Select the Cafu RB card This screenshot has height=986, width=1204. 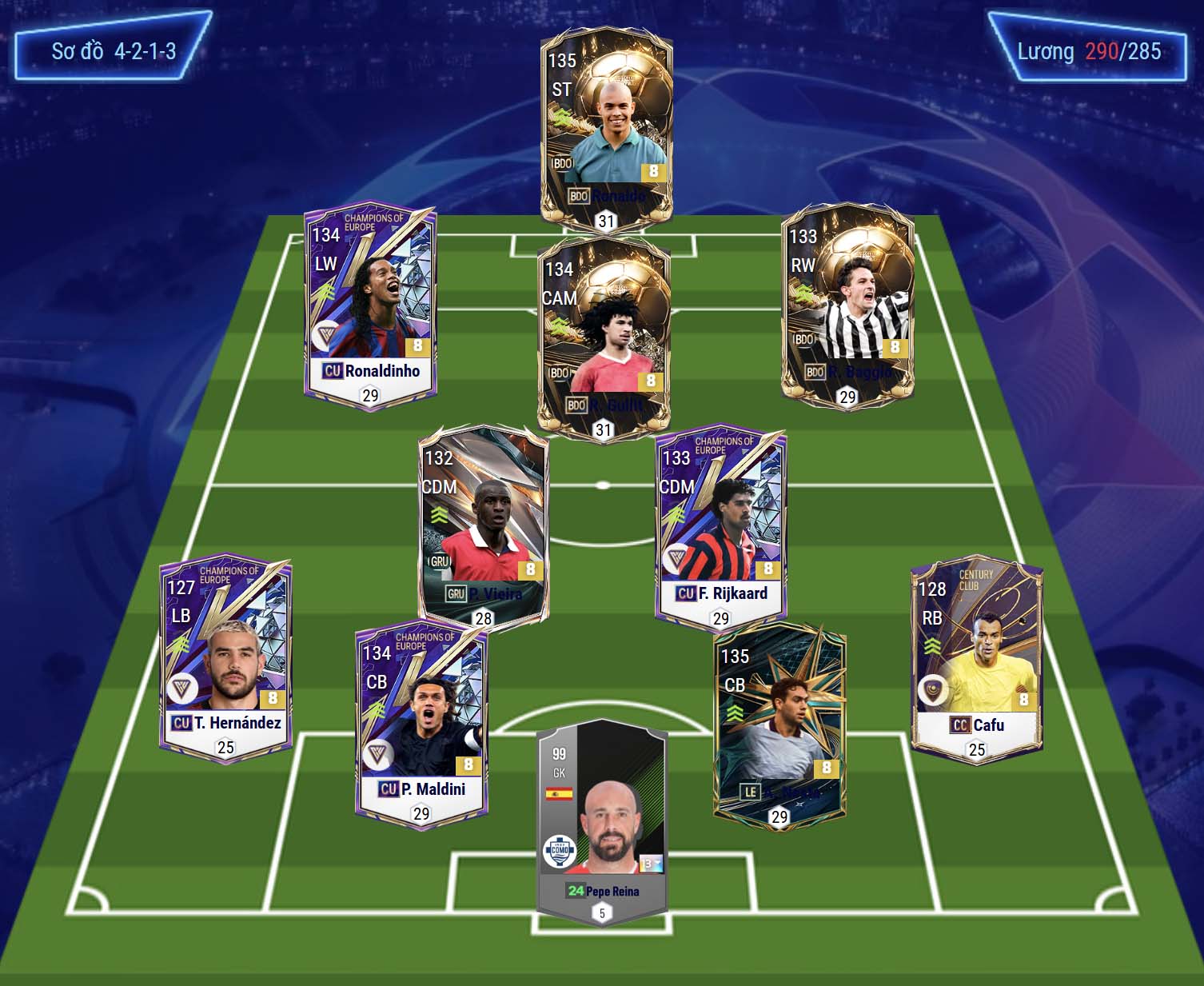coord(977,660)
